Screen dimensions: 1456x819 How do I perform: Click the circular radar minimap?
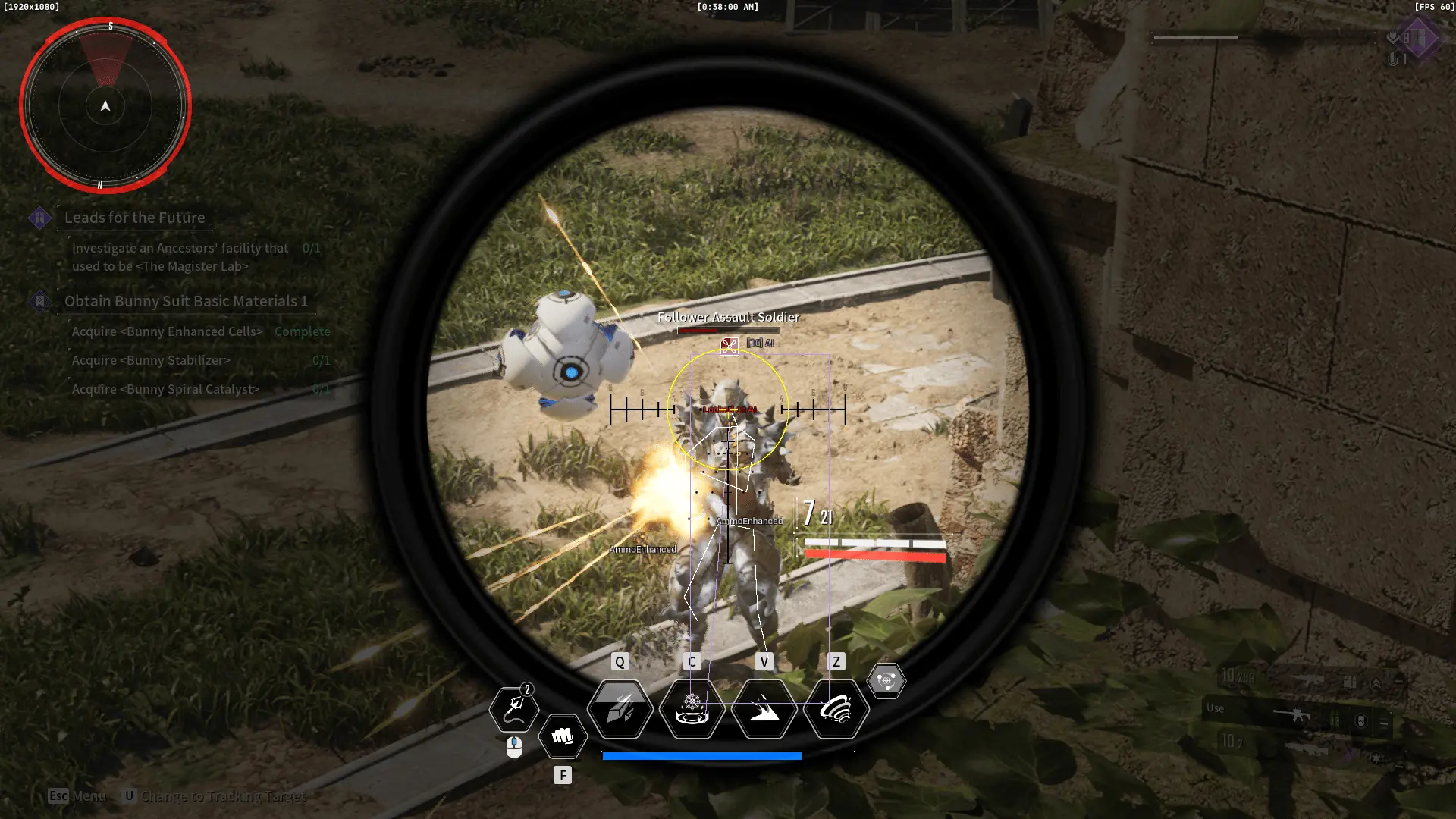click(105, 106)
